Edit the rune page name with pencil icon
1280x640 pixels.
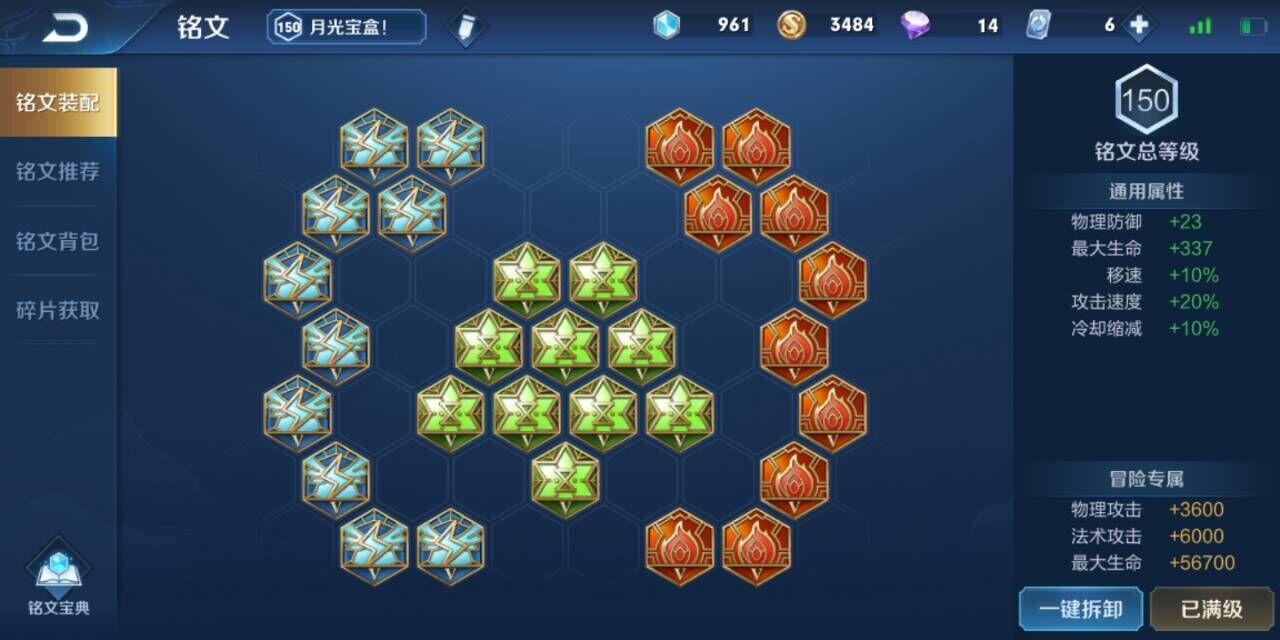[x=465, y=27]
